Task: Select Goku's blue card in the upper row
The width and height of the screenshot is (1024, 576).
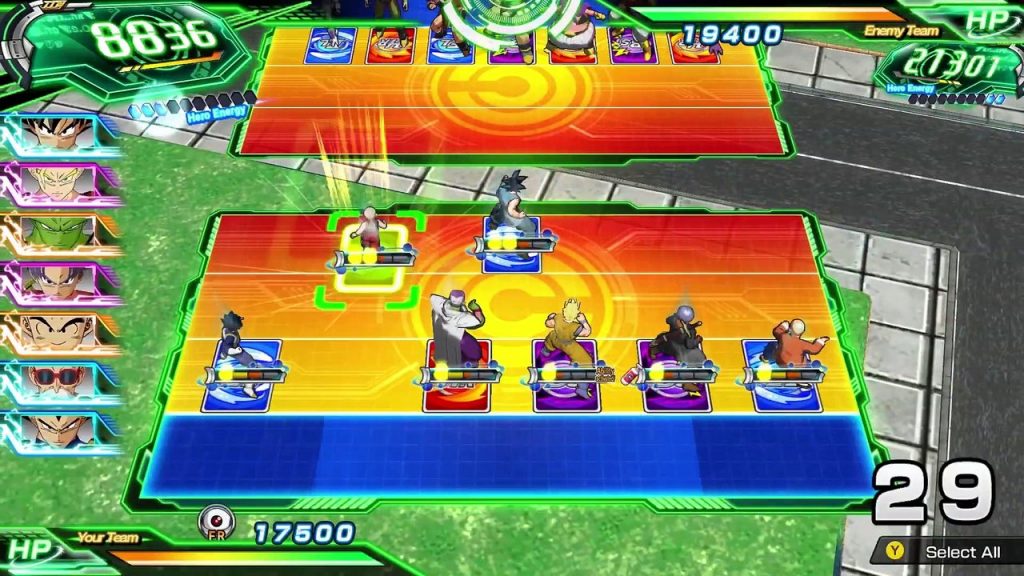Action: point(512,246)
